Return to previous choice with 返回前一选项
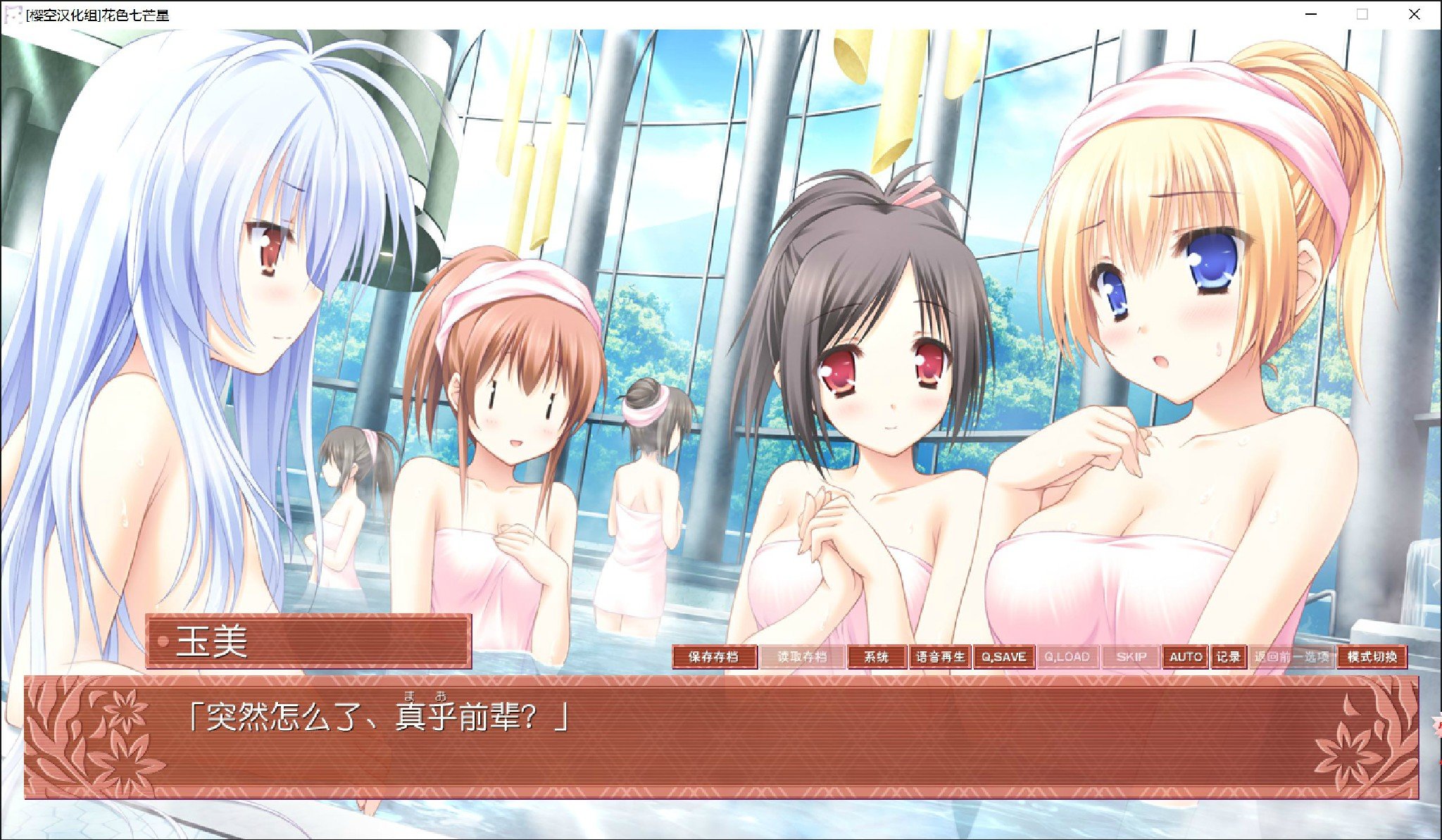The width and height of the screenshot is (1442, 840). point(1292,657)
